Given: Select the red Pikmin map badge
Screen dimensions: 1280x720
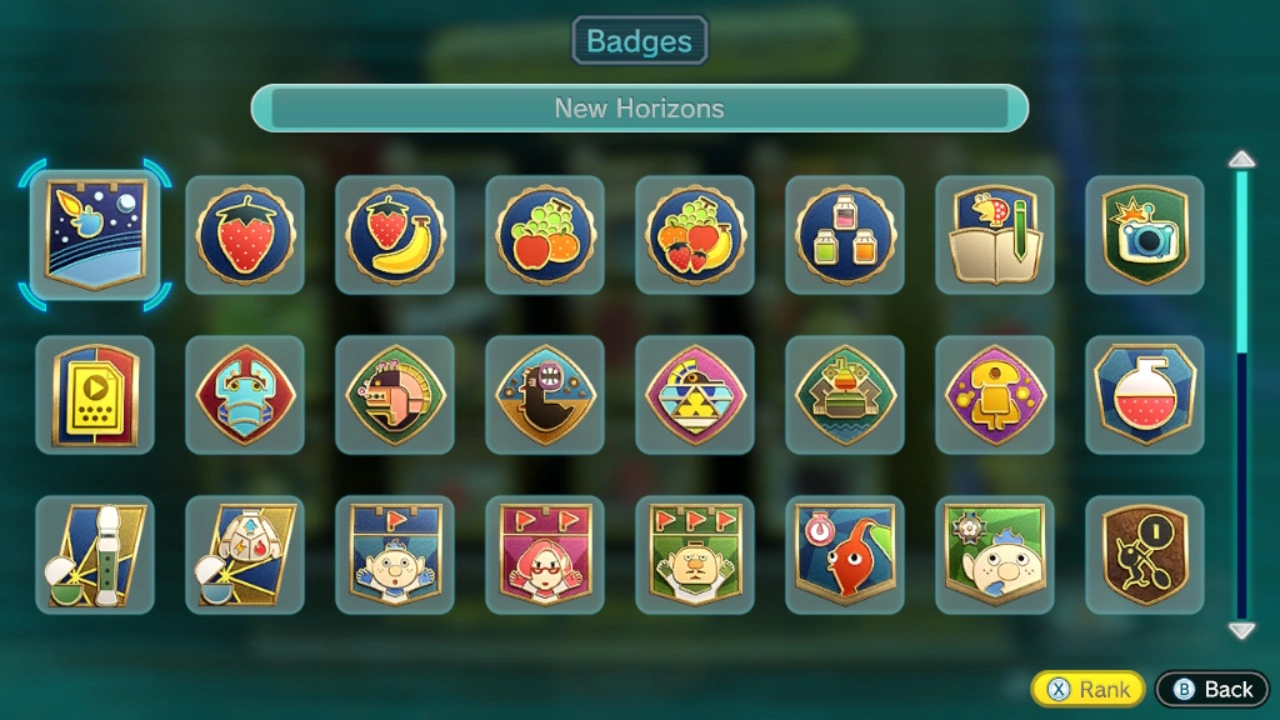Looking at the screenshot, I should coord(845,555).
